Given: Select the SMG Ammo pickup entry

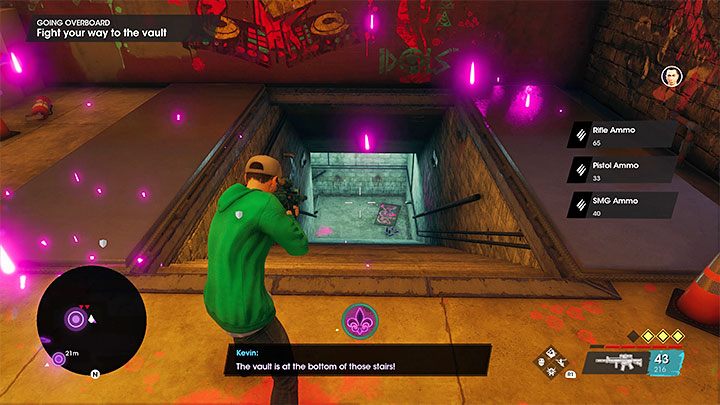Looking at the screenshot, I should pyautogui.click(x=622, y=206).
